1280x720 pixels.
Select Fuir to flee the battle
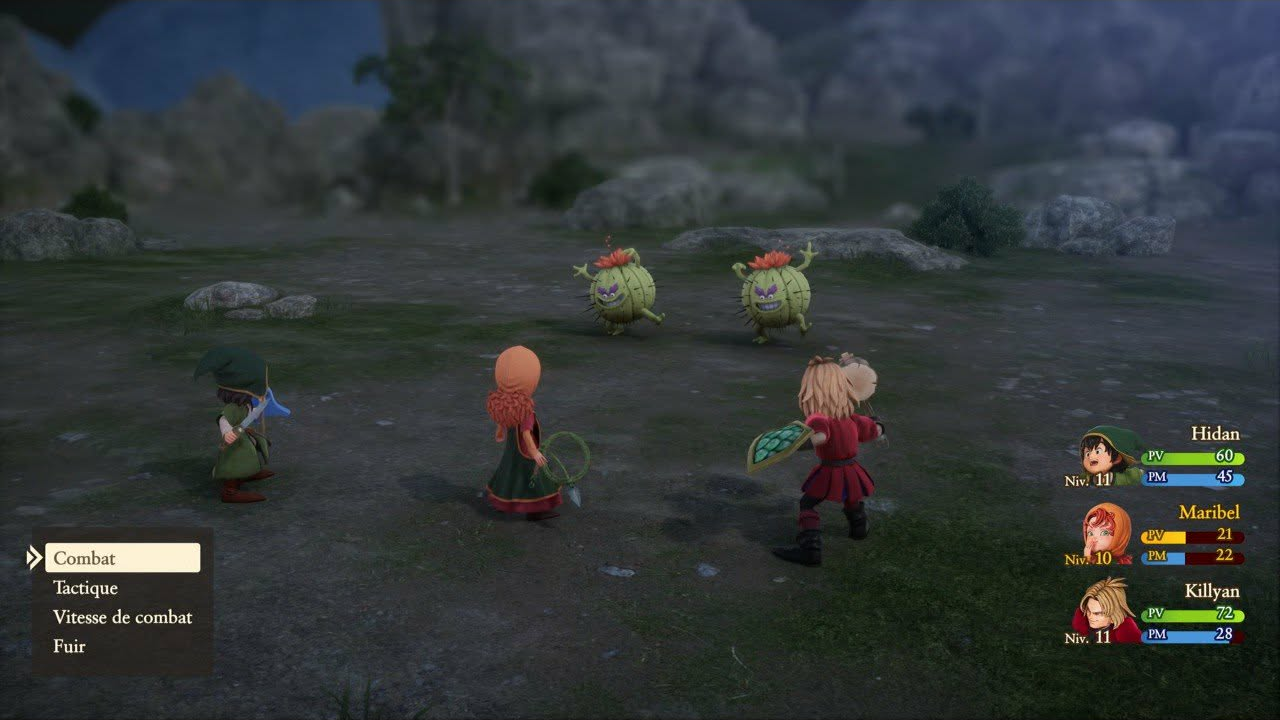tap(70, 646)
